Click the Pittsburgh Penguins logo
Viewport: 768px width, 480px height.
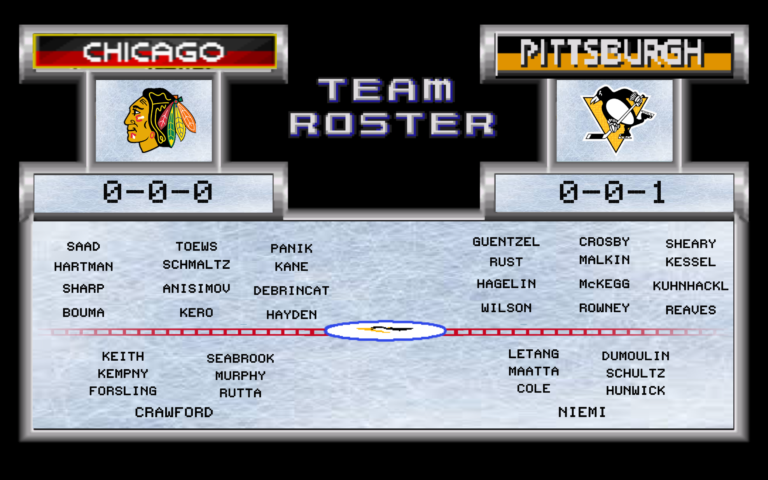614,120
